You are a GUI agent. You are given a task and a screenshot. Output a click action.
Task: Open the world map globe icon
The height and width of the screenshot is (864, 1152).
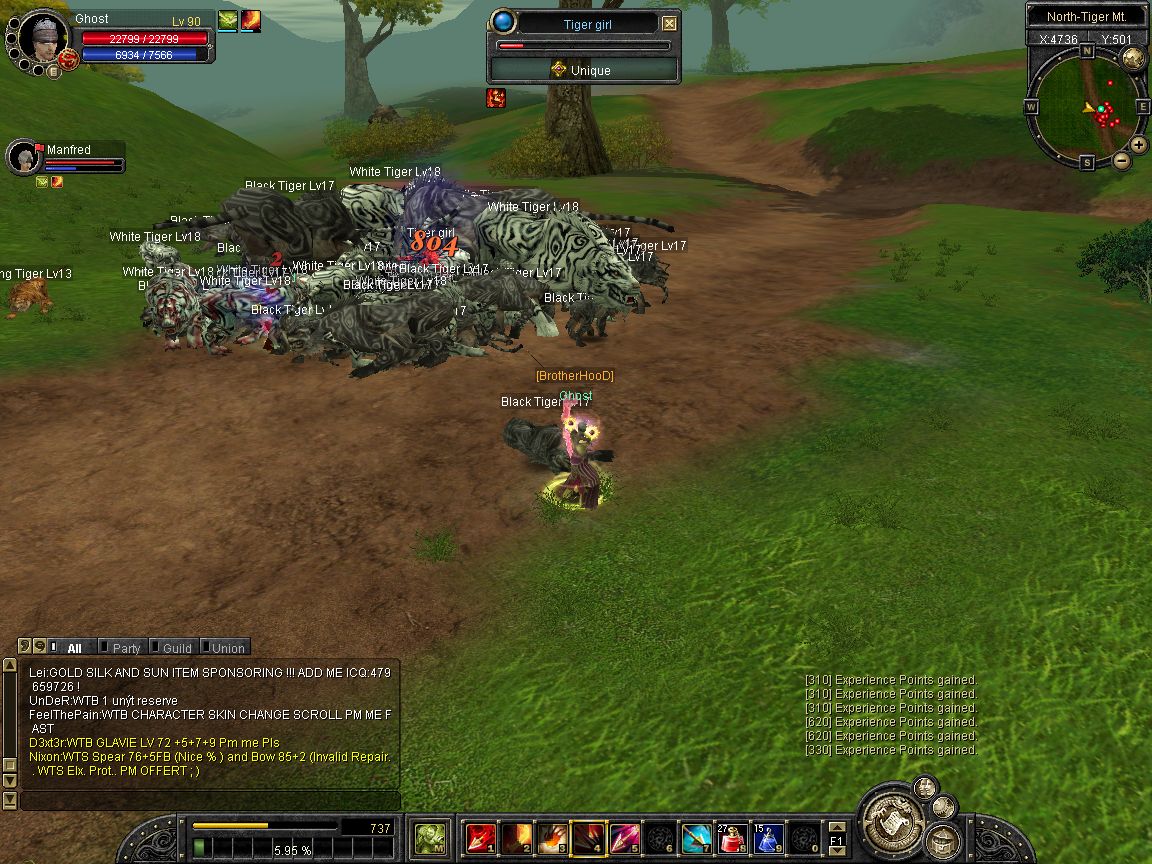pyautogui.click(x=1133, y=58)
